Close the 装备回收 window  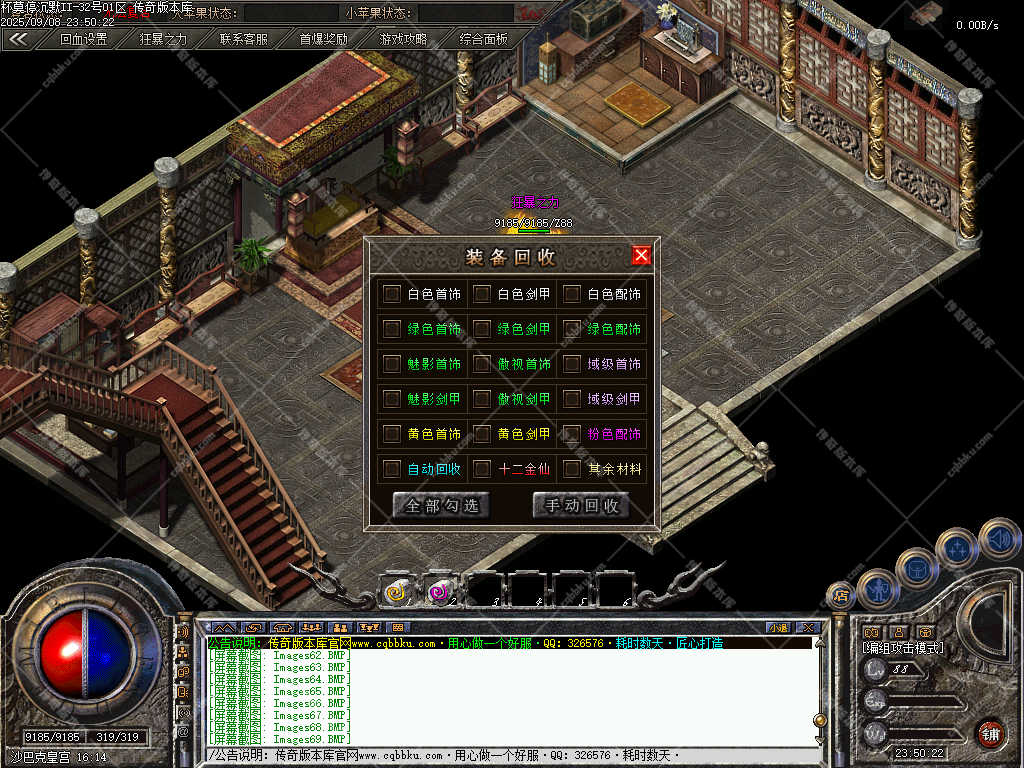point(641,255)
